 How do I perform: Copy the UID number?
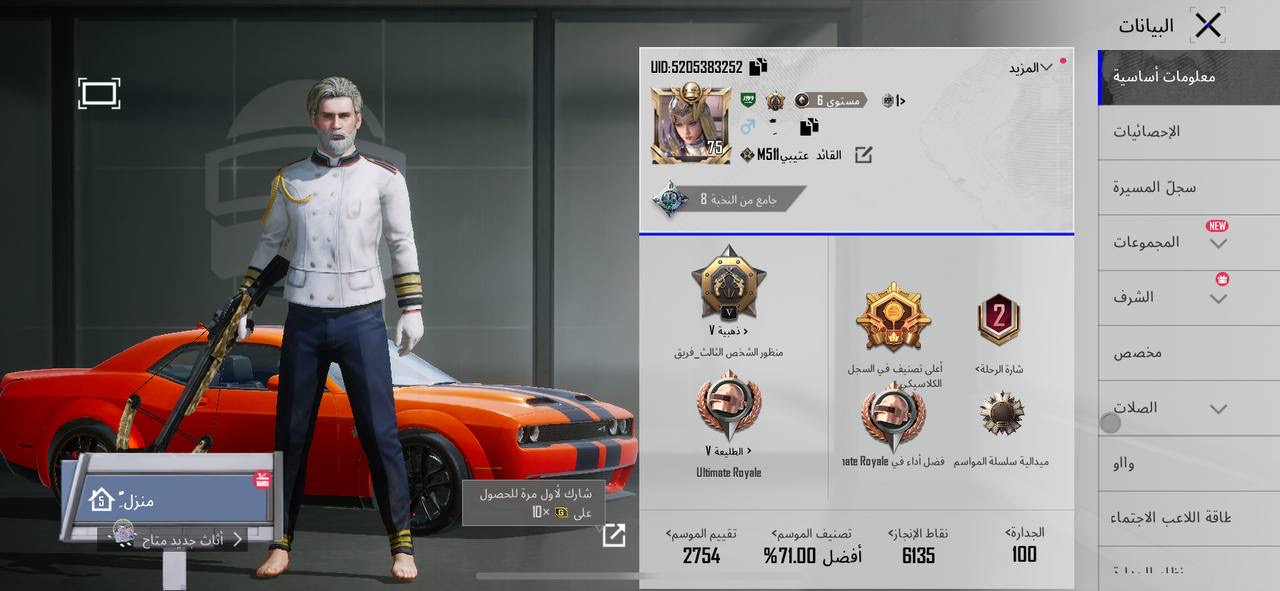758,67
